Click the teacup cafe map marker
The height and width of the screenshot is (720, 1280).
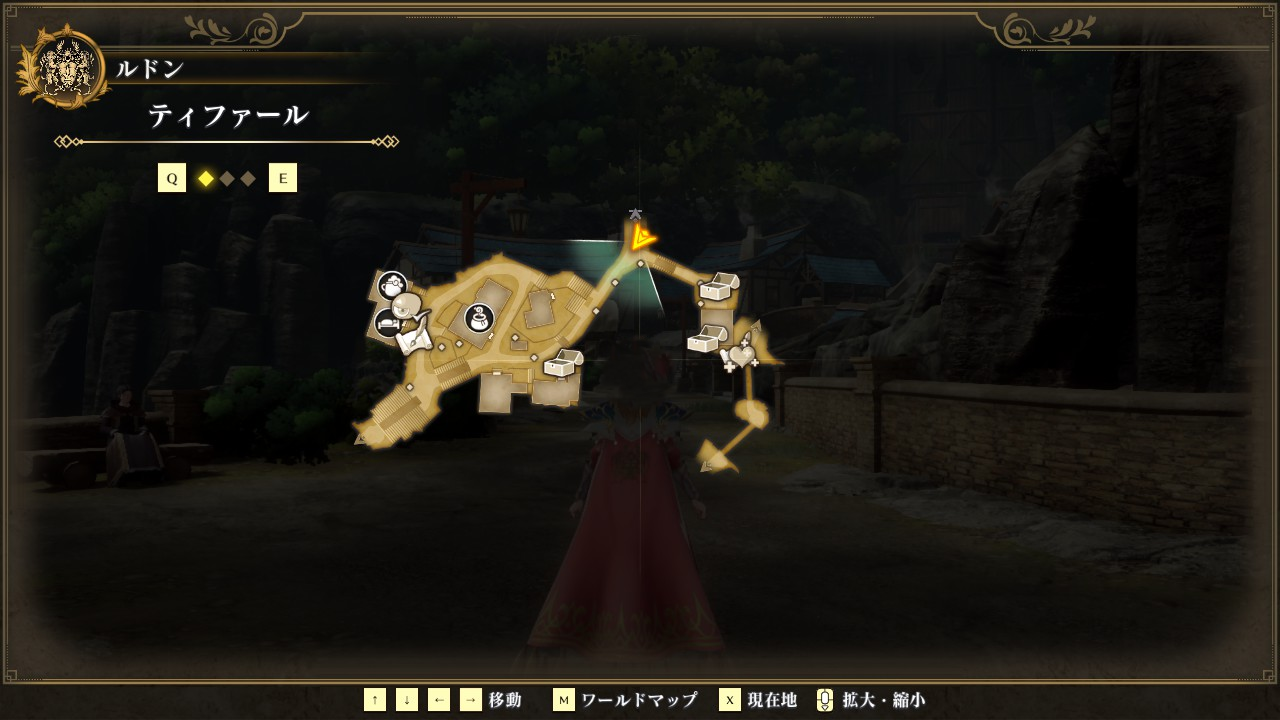(x=392, y=285)
